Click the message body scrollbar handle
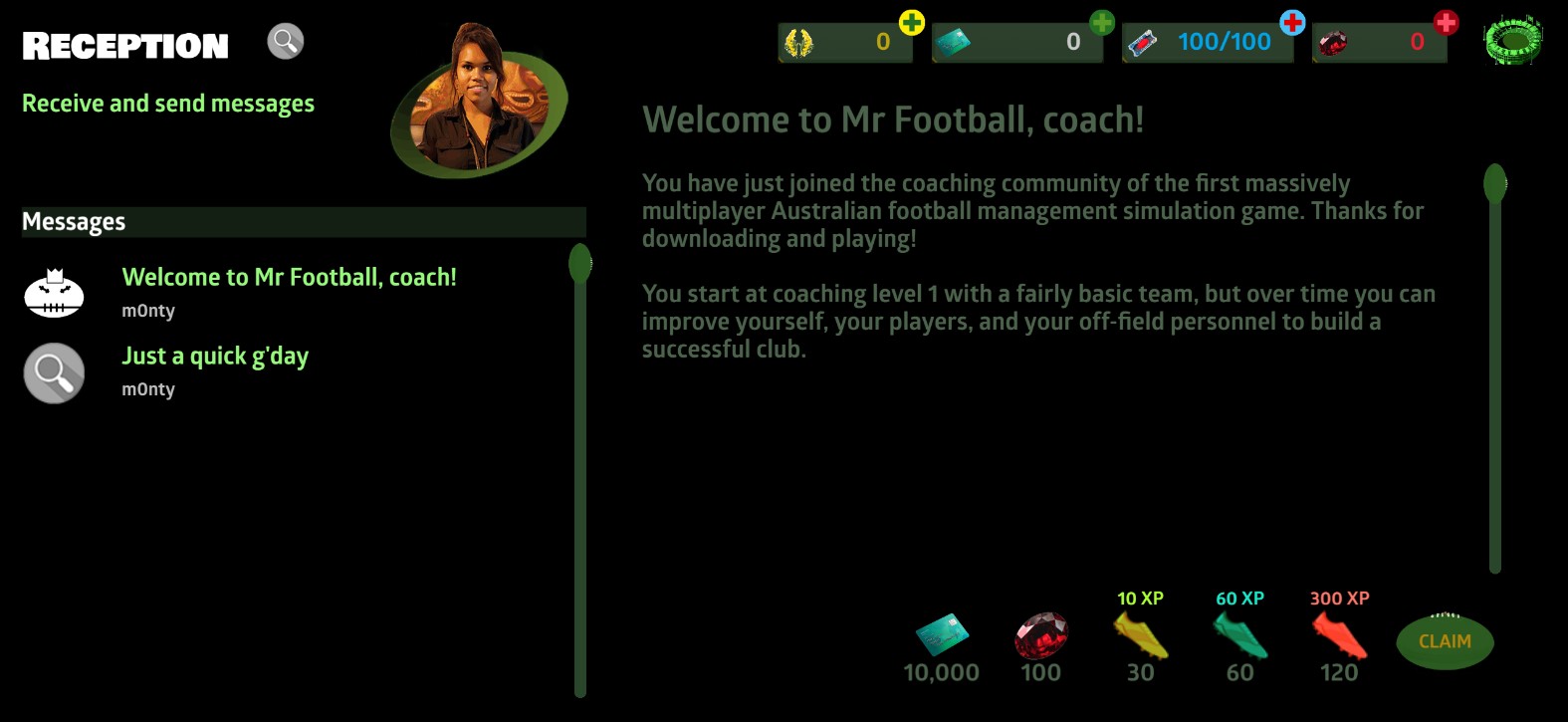 pyautogui.click(x=1494, y=184)
